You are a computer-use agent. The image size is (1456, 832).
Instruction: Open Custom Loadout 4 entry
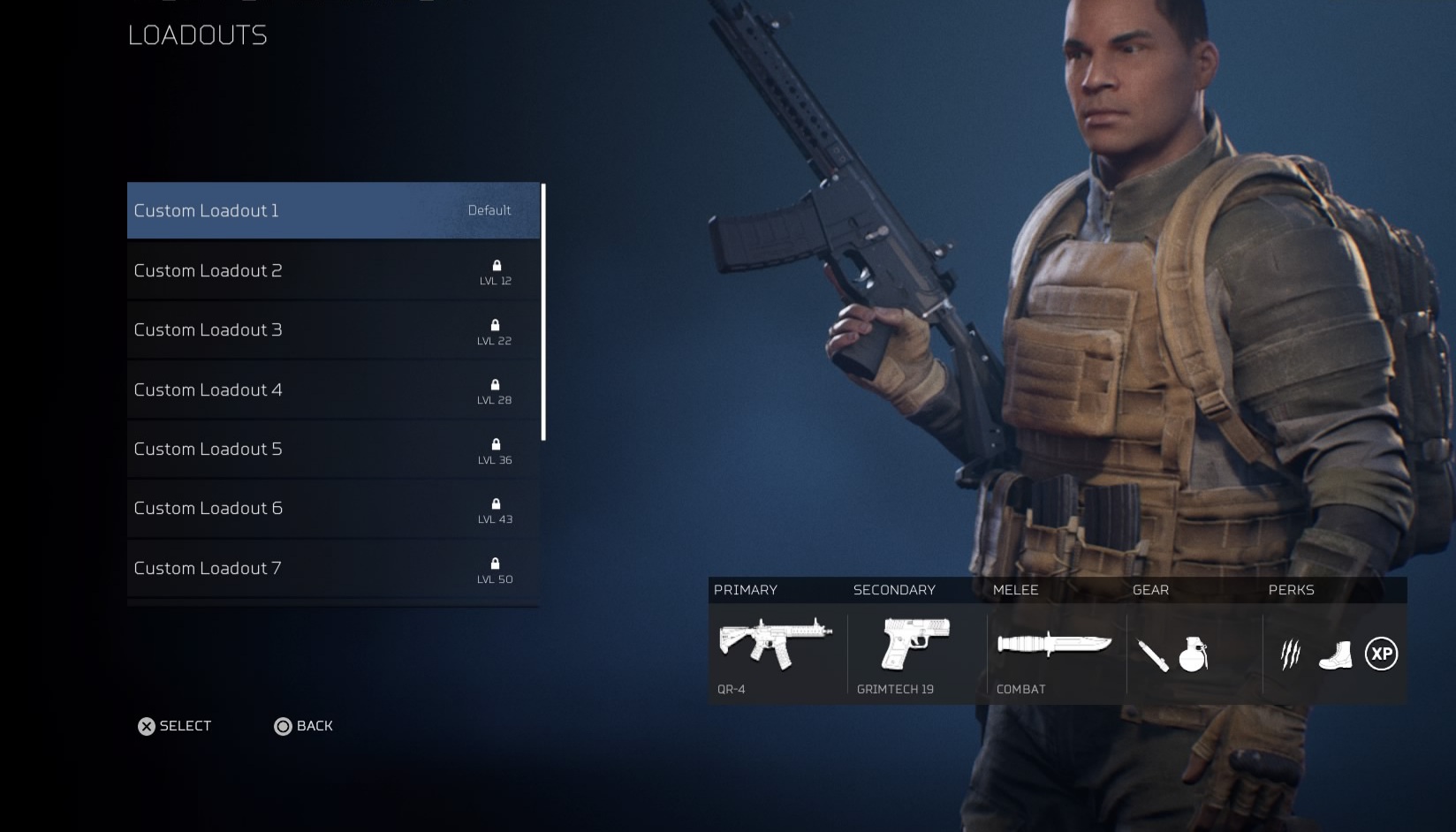pyautogui.click(x=333, y=390)
